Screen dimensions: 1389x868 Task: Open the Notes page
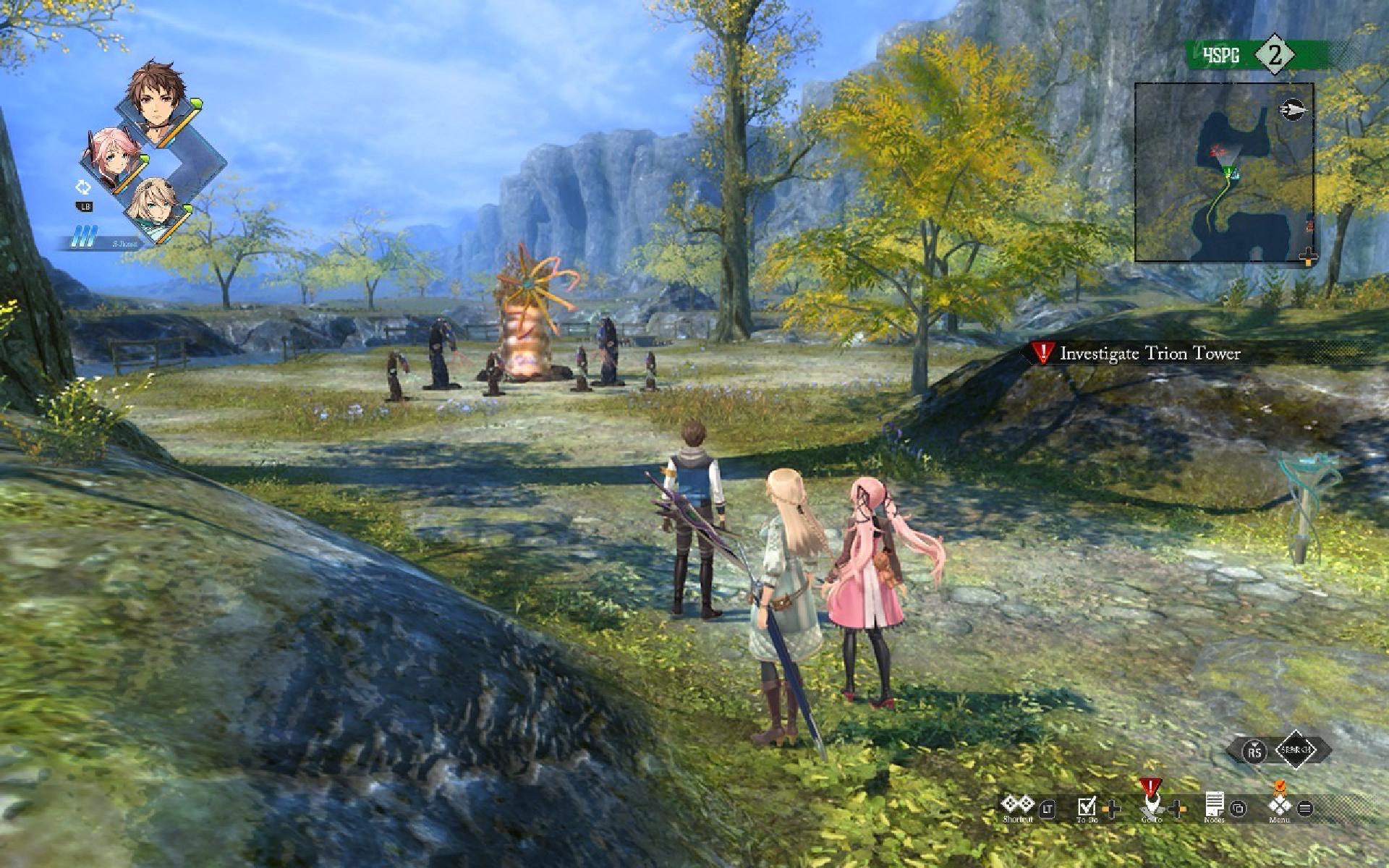[1215, 806]
